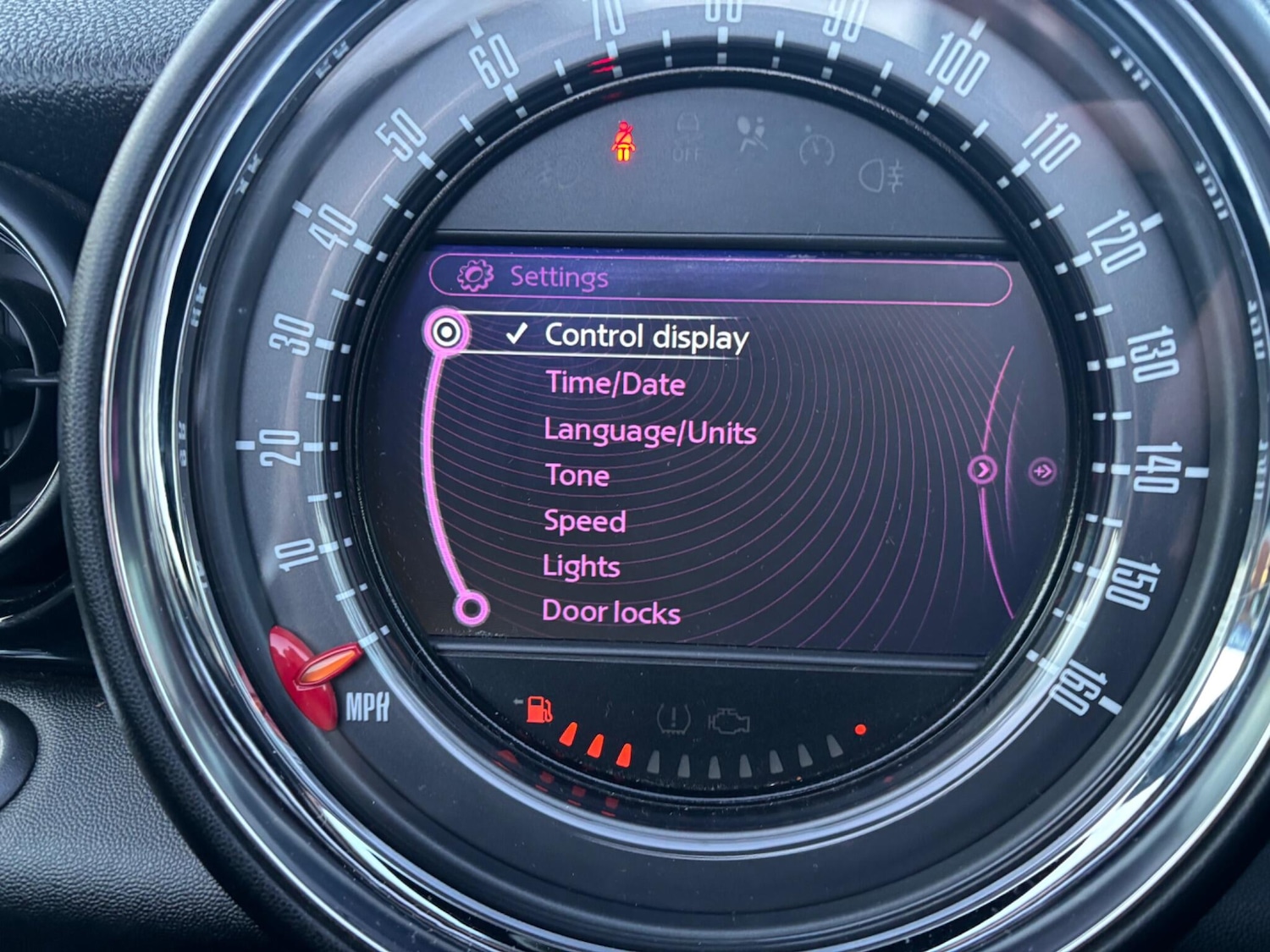Open the Tone settings
The width and height of the screenshot is (1270, 952).
point(577,476)
